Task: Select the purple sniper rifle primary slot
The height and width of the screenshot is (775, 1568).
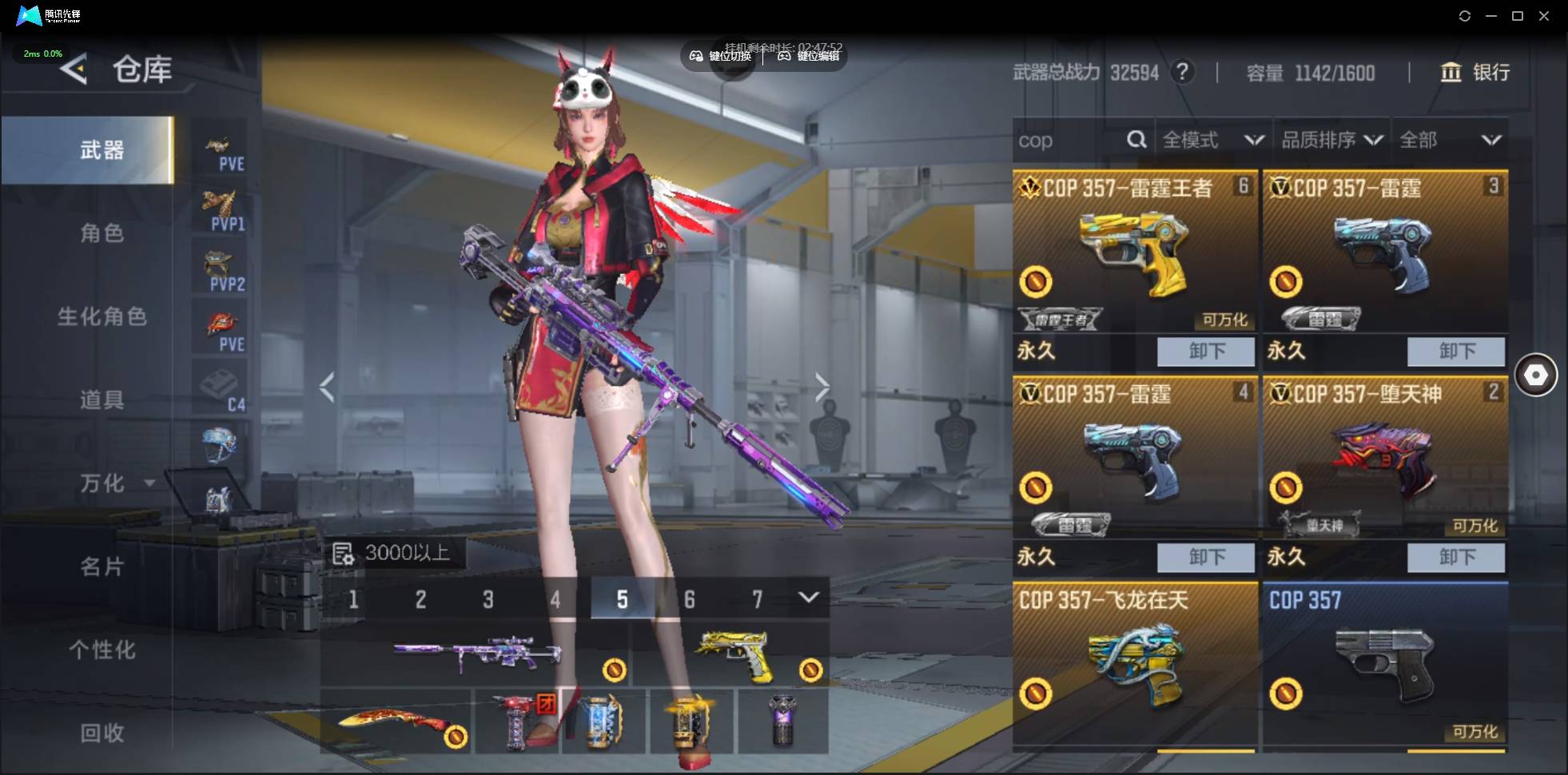Action: coord(476,655)
